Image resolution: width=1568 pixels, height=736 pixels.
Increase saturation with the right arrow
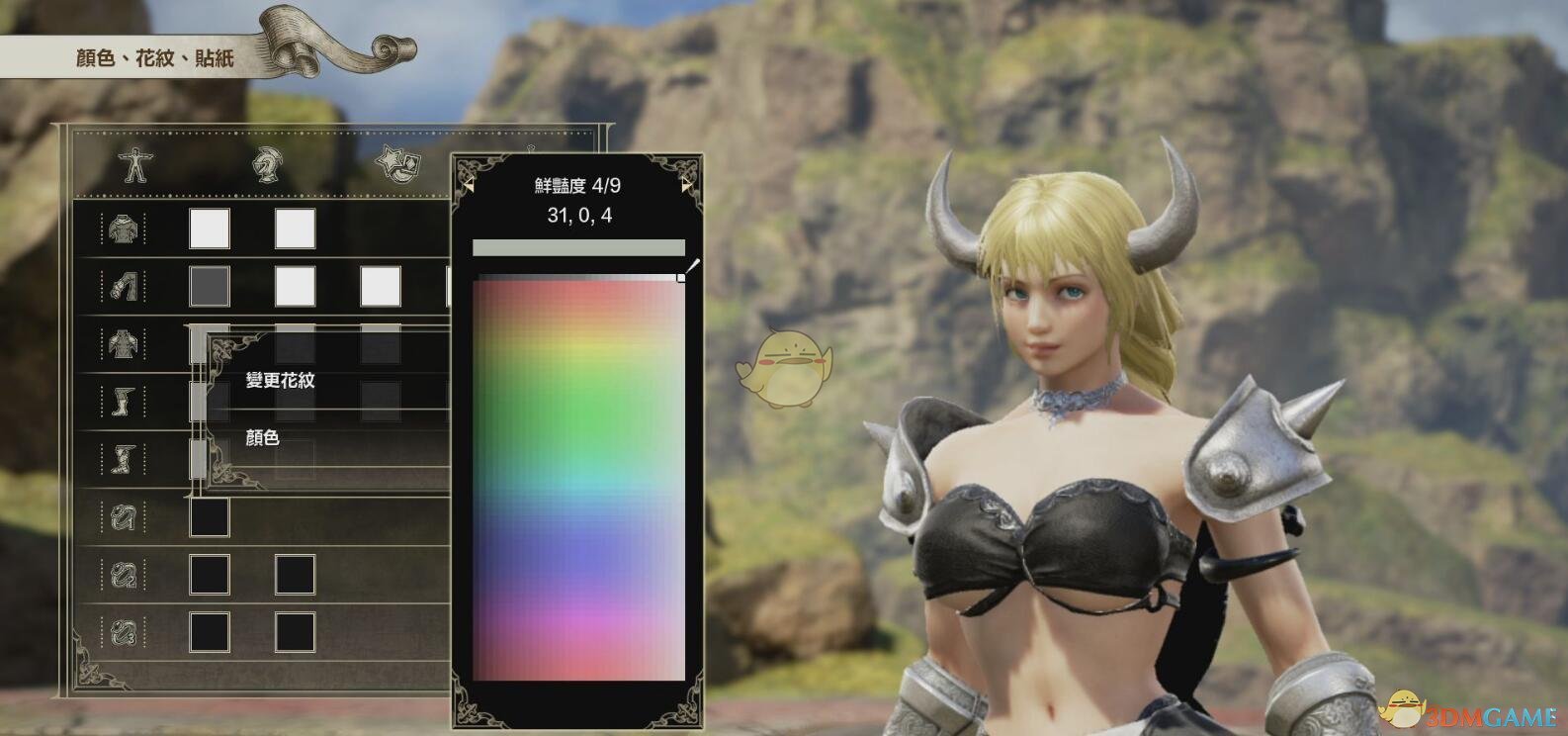click(x=687, y=185)
